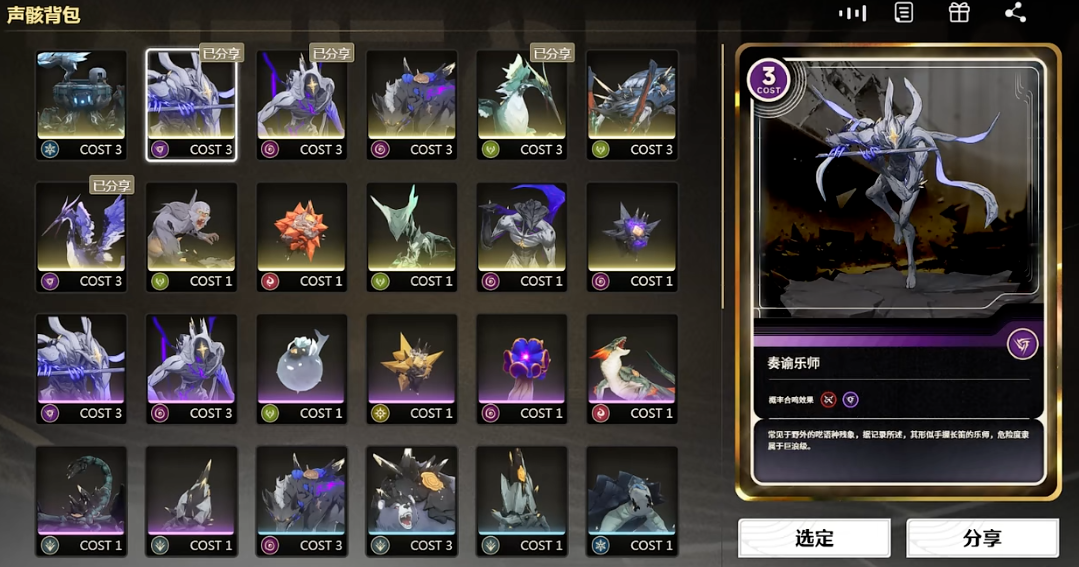
Task: Open the document list icon
Action: click(904, 13)
